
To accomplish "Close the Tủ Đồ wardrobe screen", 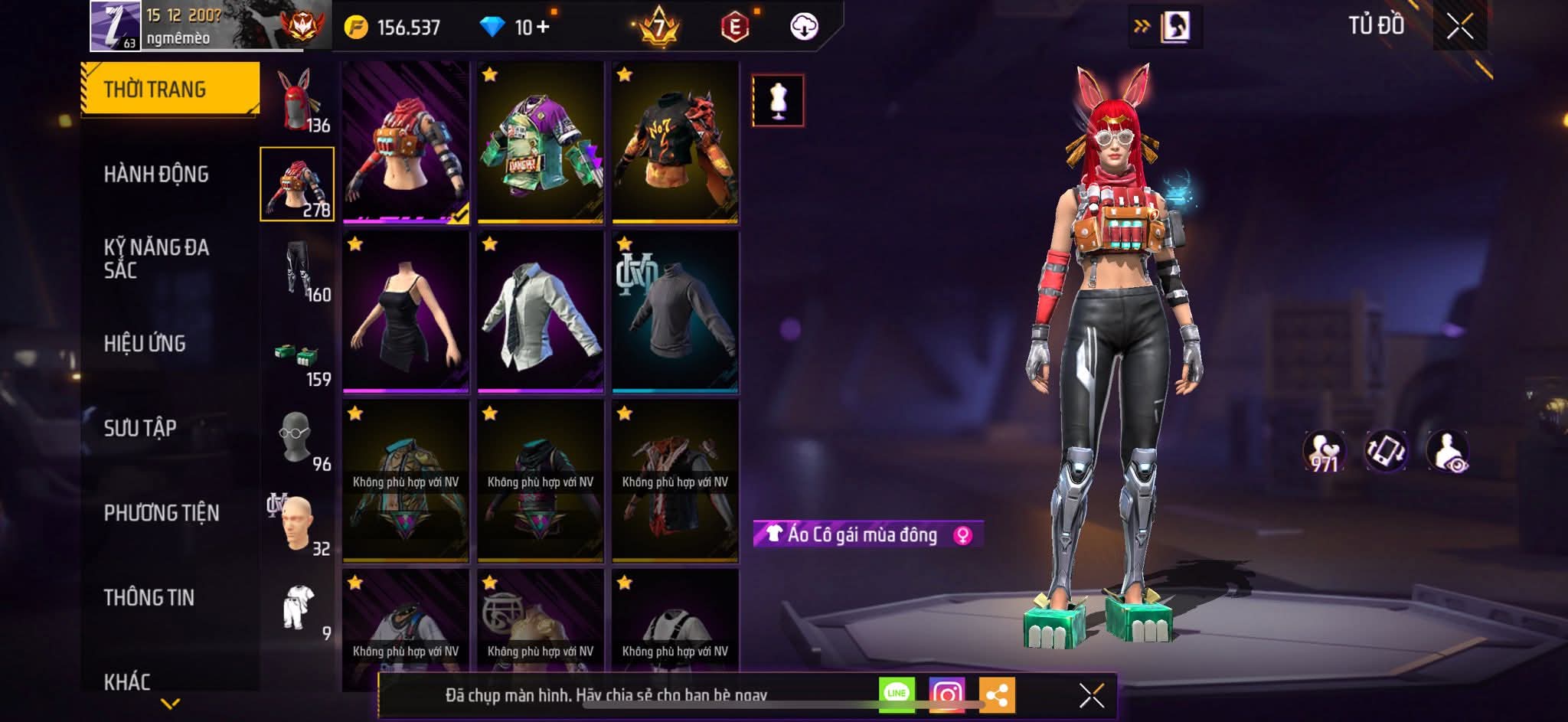I will pos(1459,27).
